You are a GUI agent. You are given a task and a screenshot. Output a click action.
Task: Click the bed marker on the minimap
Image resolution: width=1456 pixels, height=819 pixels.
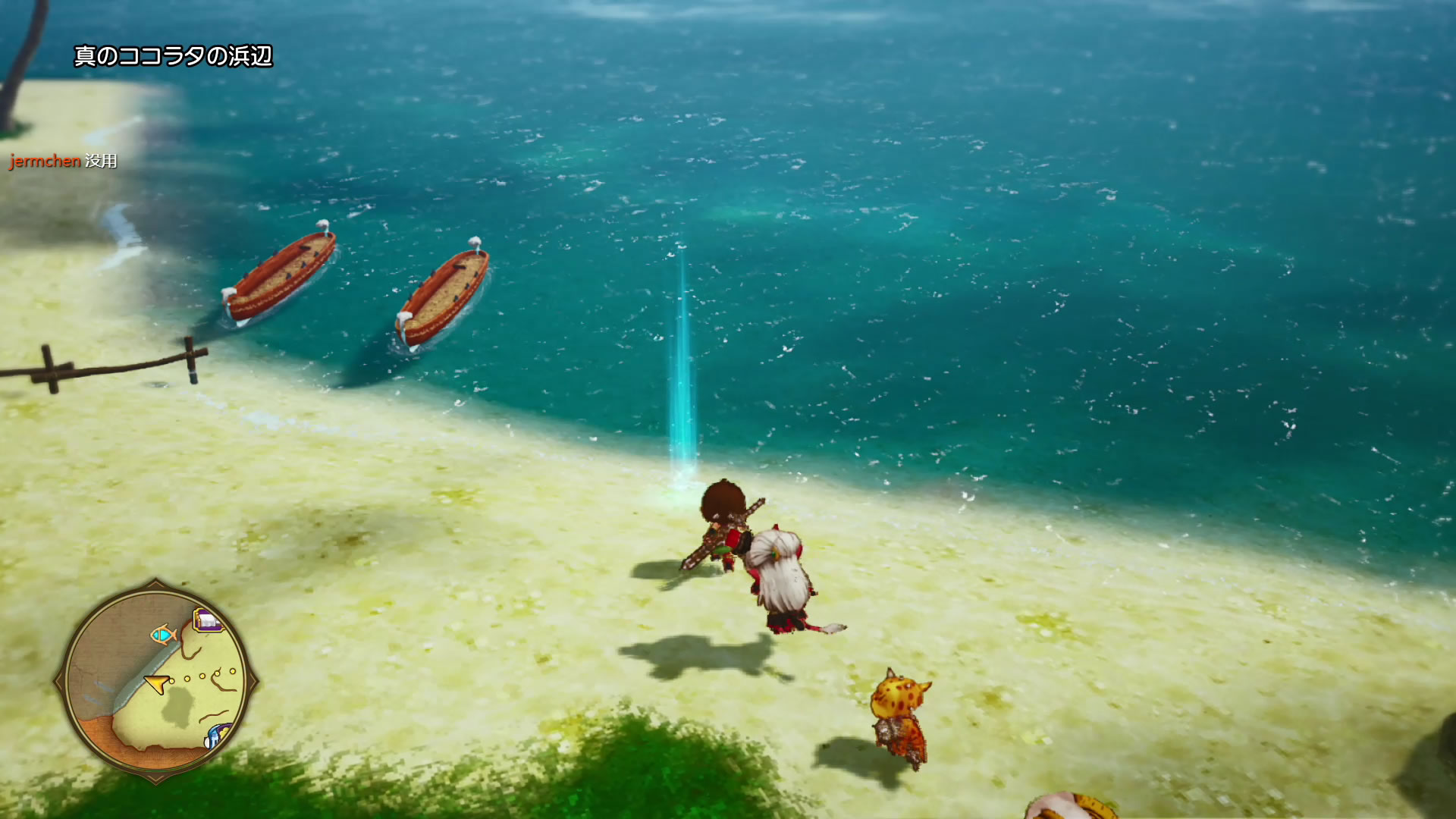[209, 621]
